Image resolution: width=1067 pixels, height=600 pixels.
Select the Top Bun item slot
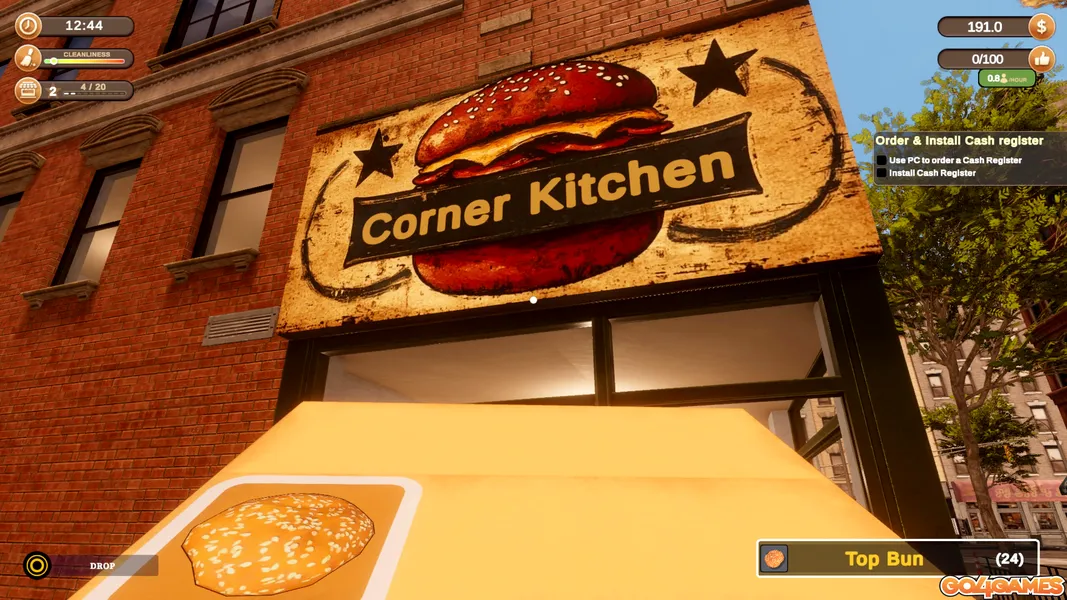point(897,559)
